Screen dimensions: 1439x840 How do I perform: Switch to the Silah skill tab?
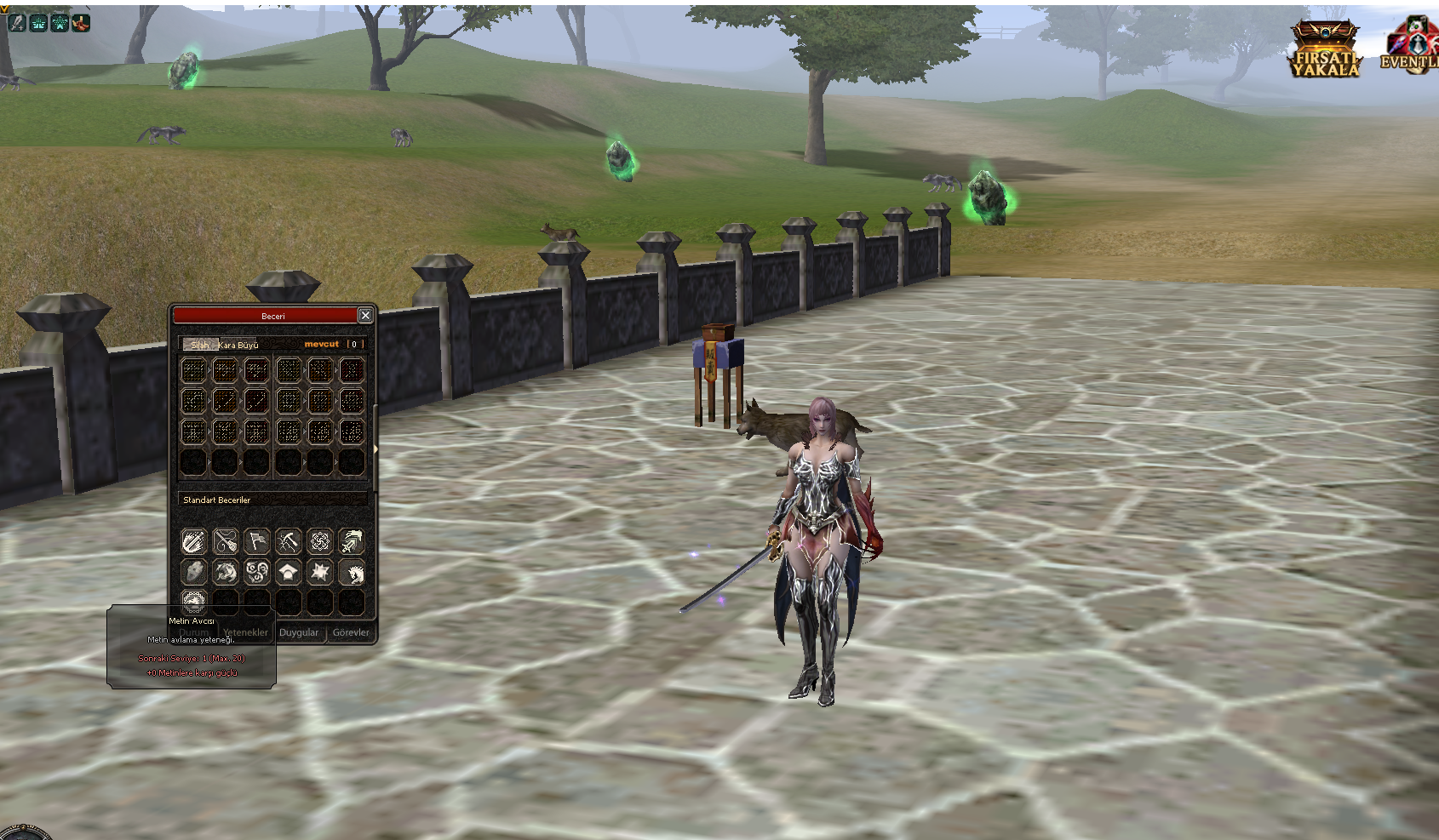tap(199, 345)
